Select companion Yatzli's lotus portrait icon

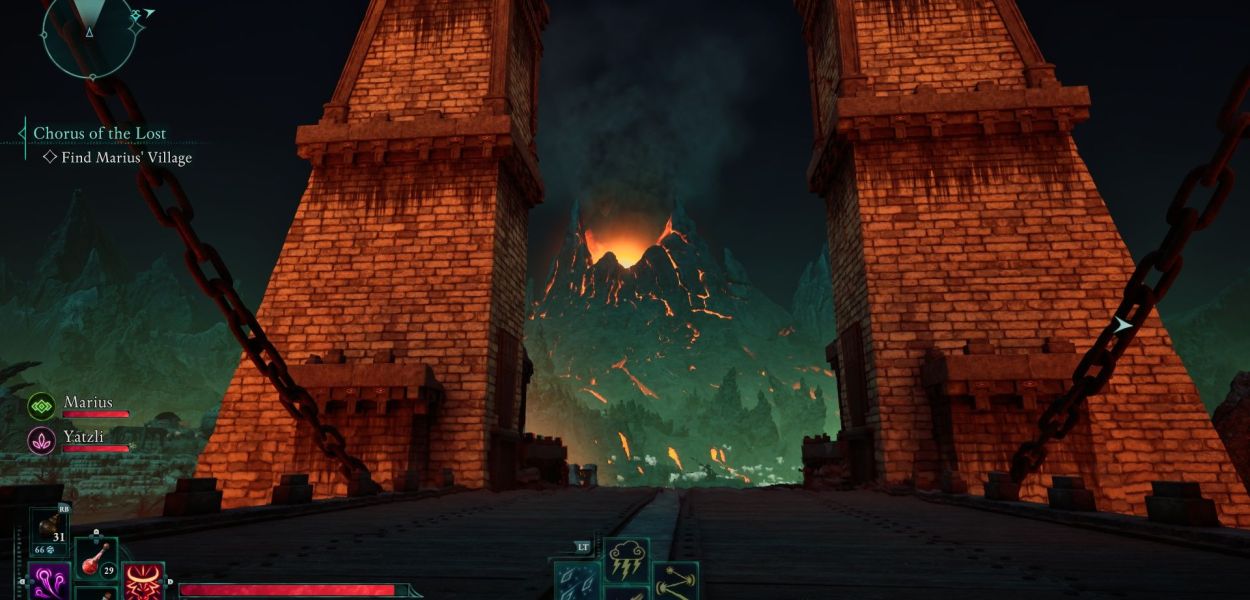click(41, 440)
